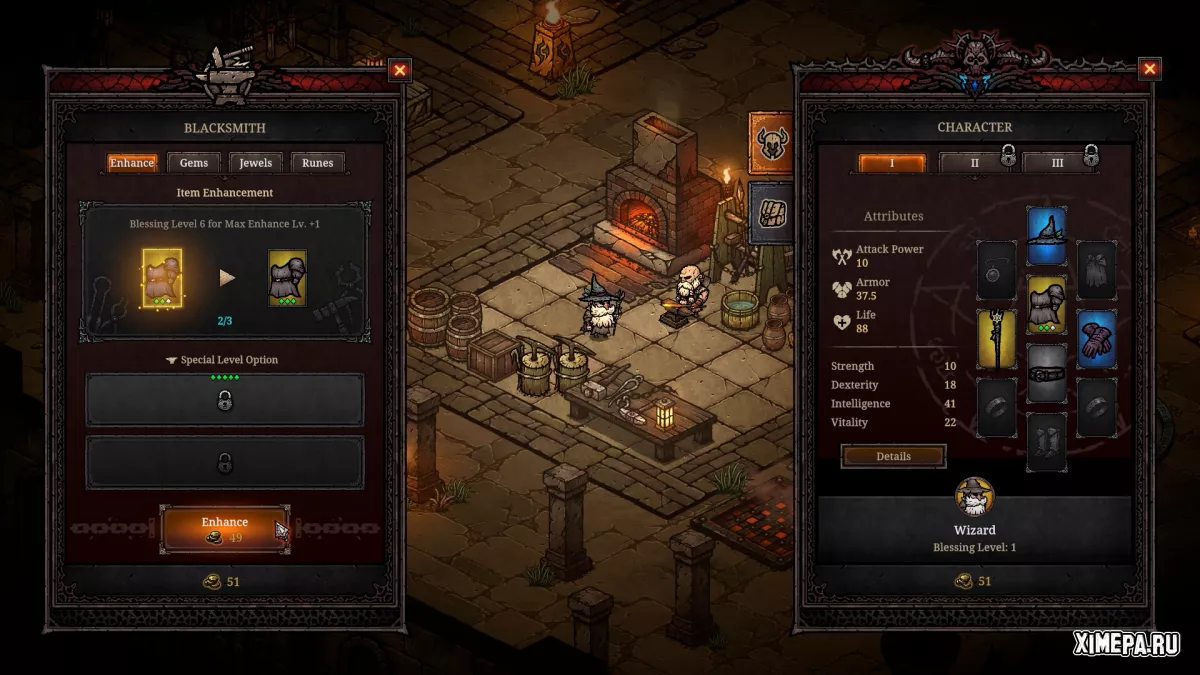Select the equipped staff weapon slot
Image resolution: width=1200 pixels, height=675 pixels.
click(x=996, y=338)
